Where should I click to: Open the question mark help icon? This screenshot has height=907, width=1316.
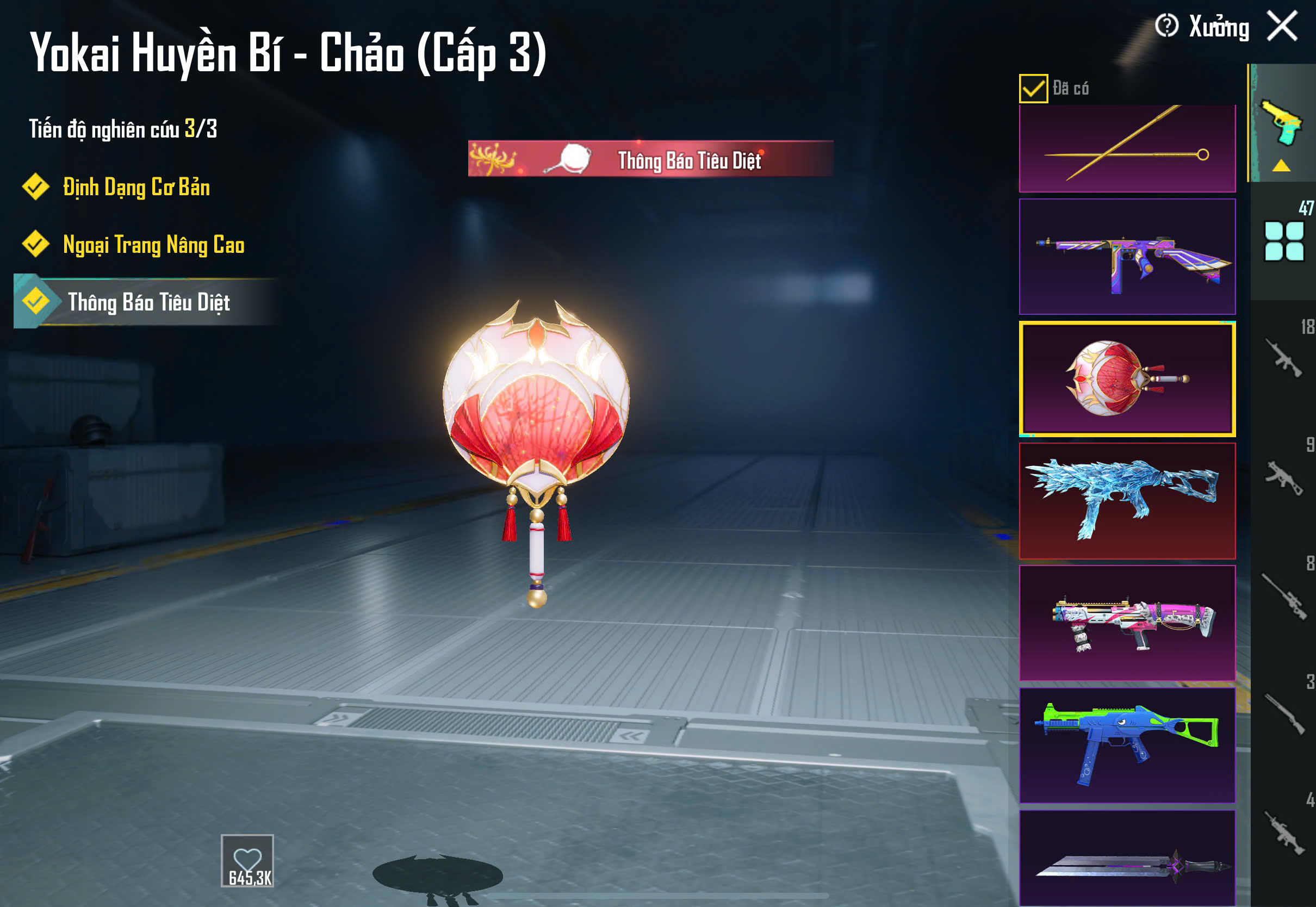click(x=1166, y=26)
